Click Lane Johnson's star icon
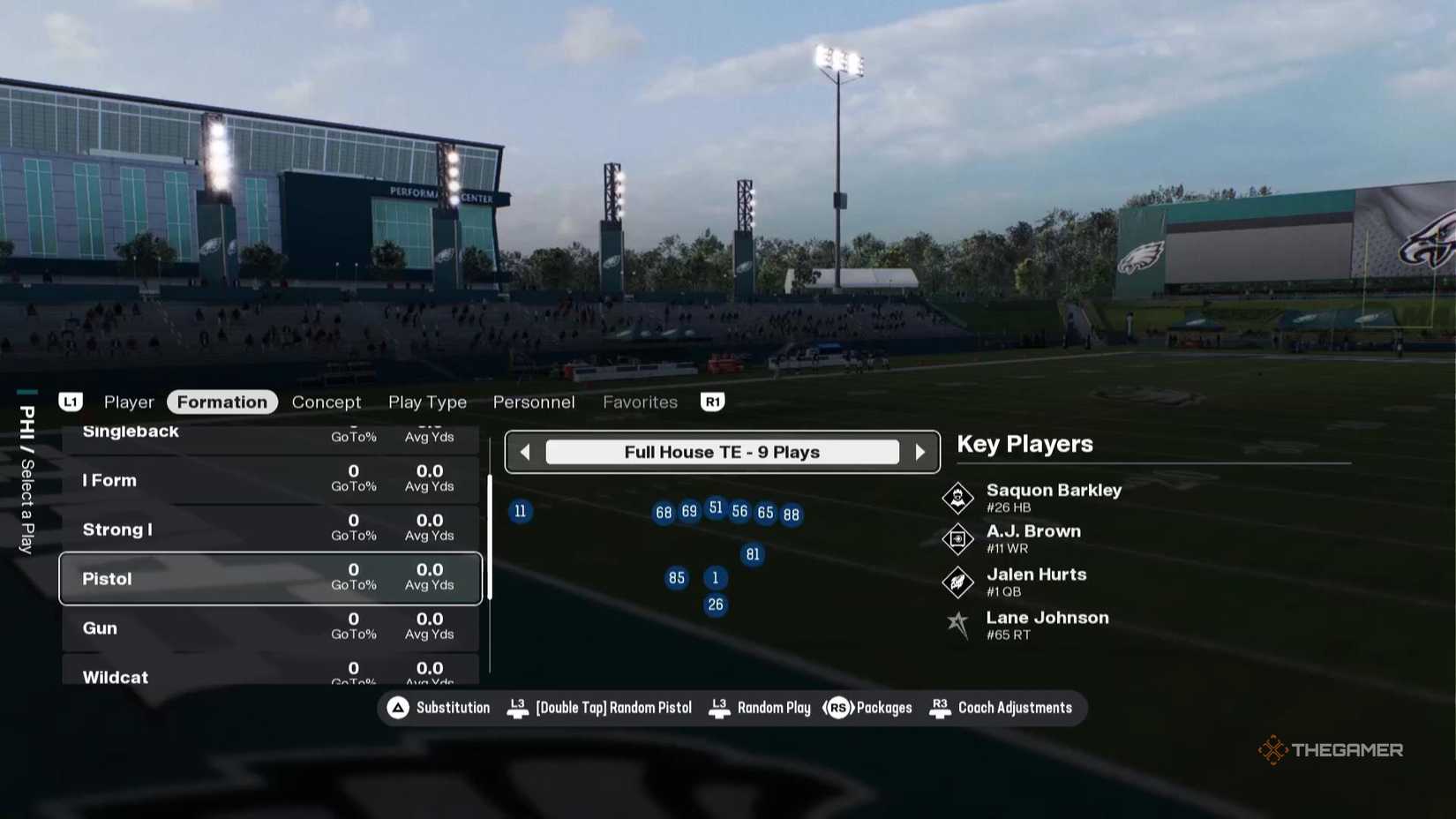The image size is (1456, 819). pyautogui.click(x=958, y=625)
